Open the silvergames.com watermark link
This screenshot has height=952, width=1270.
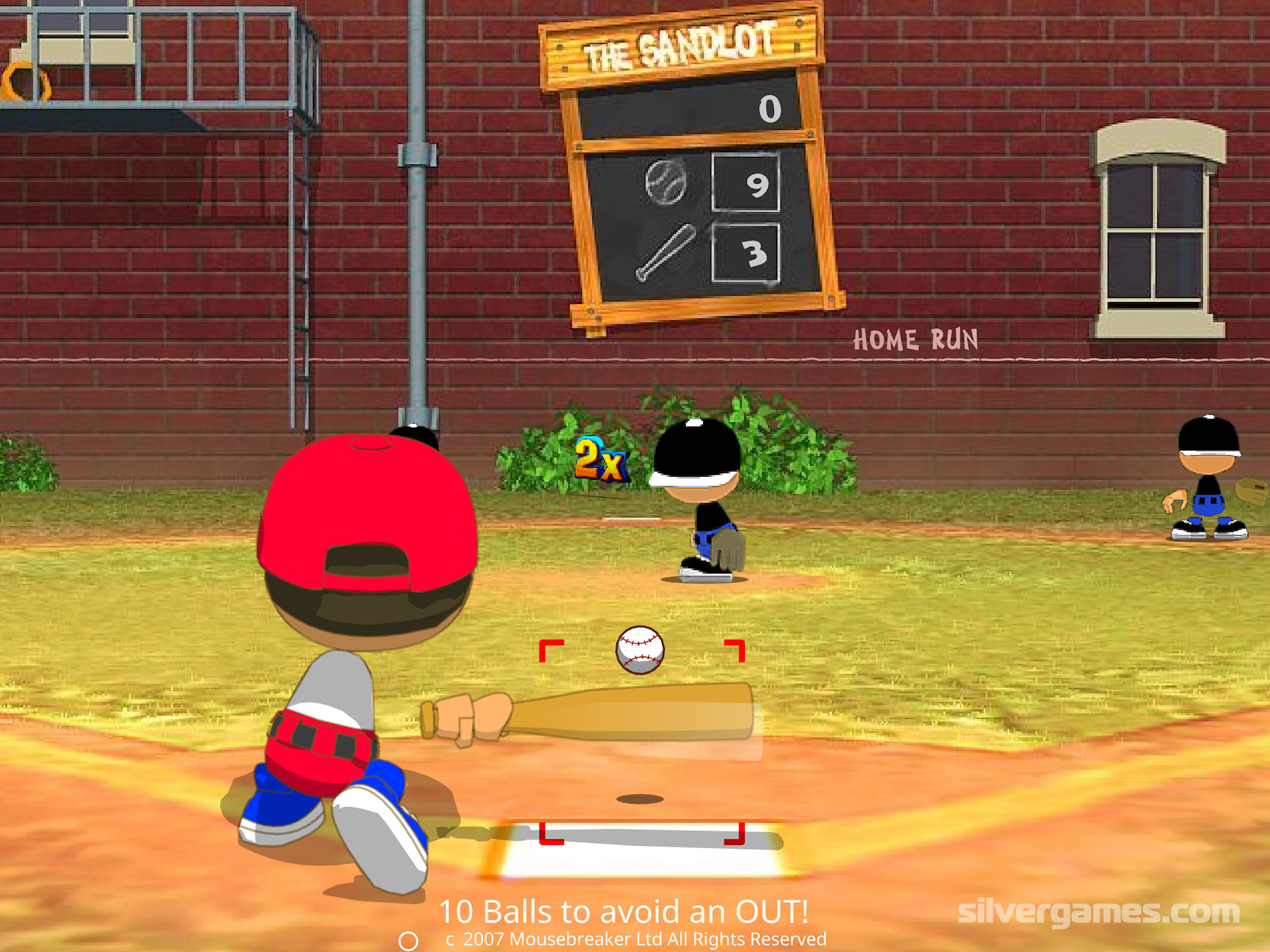tap(1098, 912)
